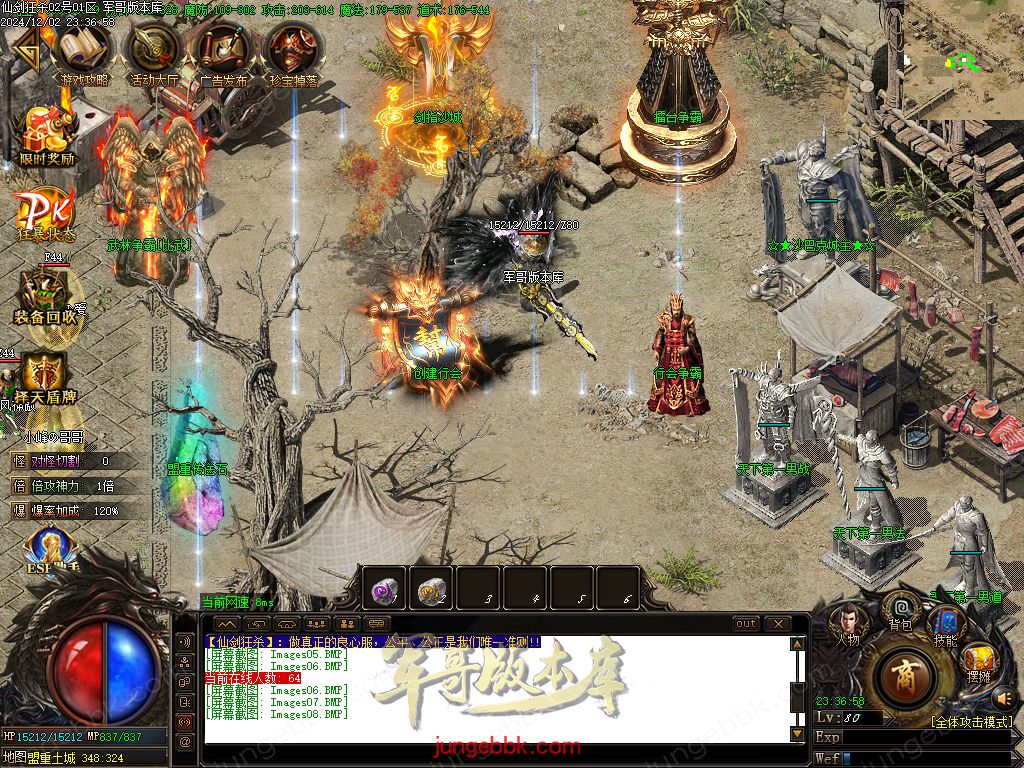
Task: Close the chat panel with the X
Action: [x=777, y=624]
